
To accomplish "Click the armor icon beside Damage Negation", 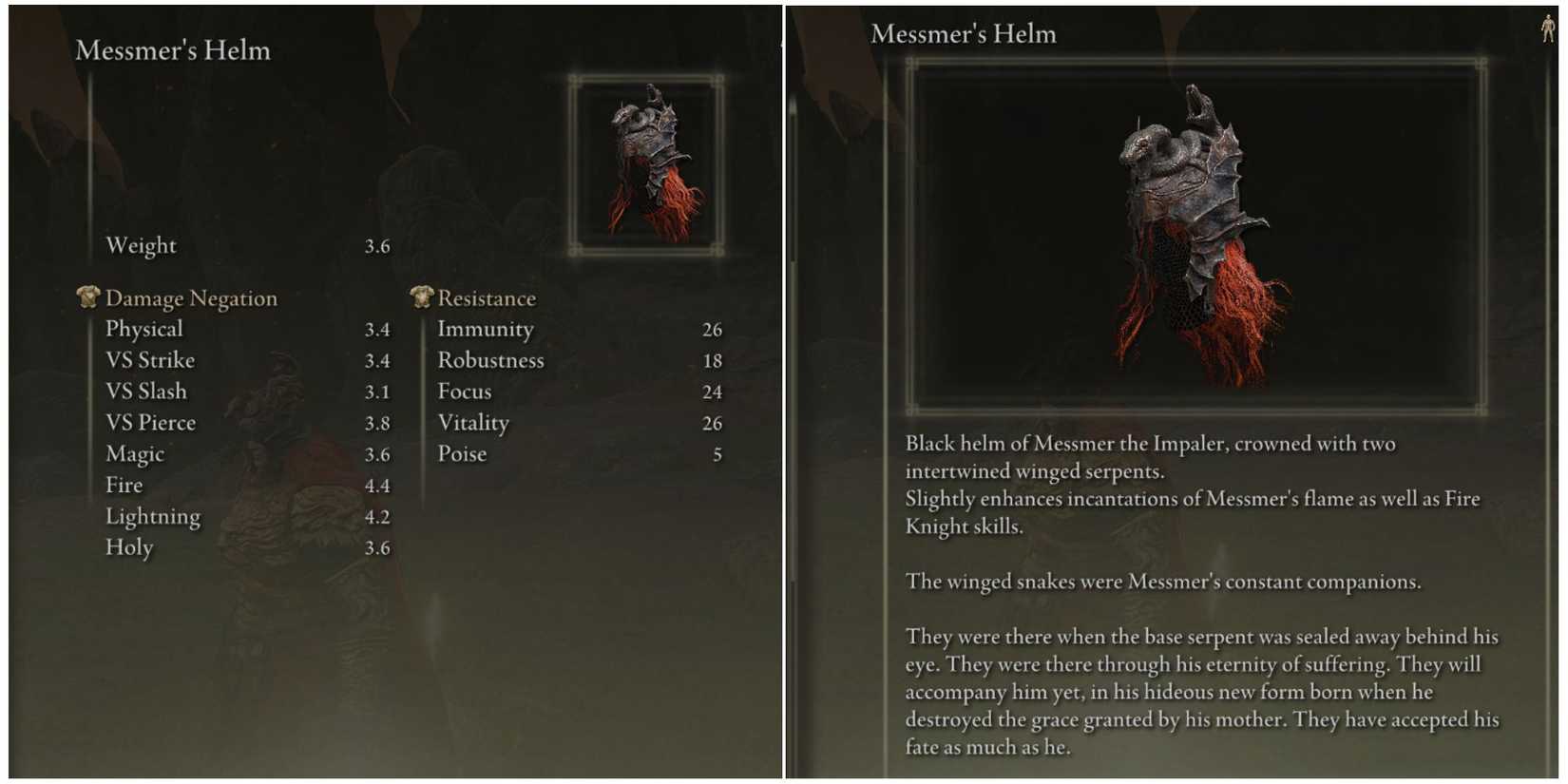I will pyautogui.click(x=87, y=296).
